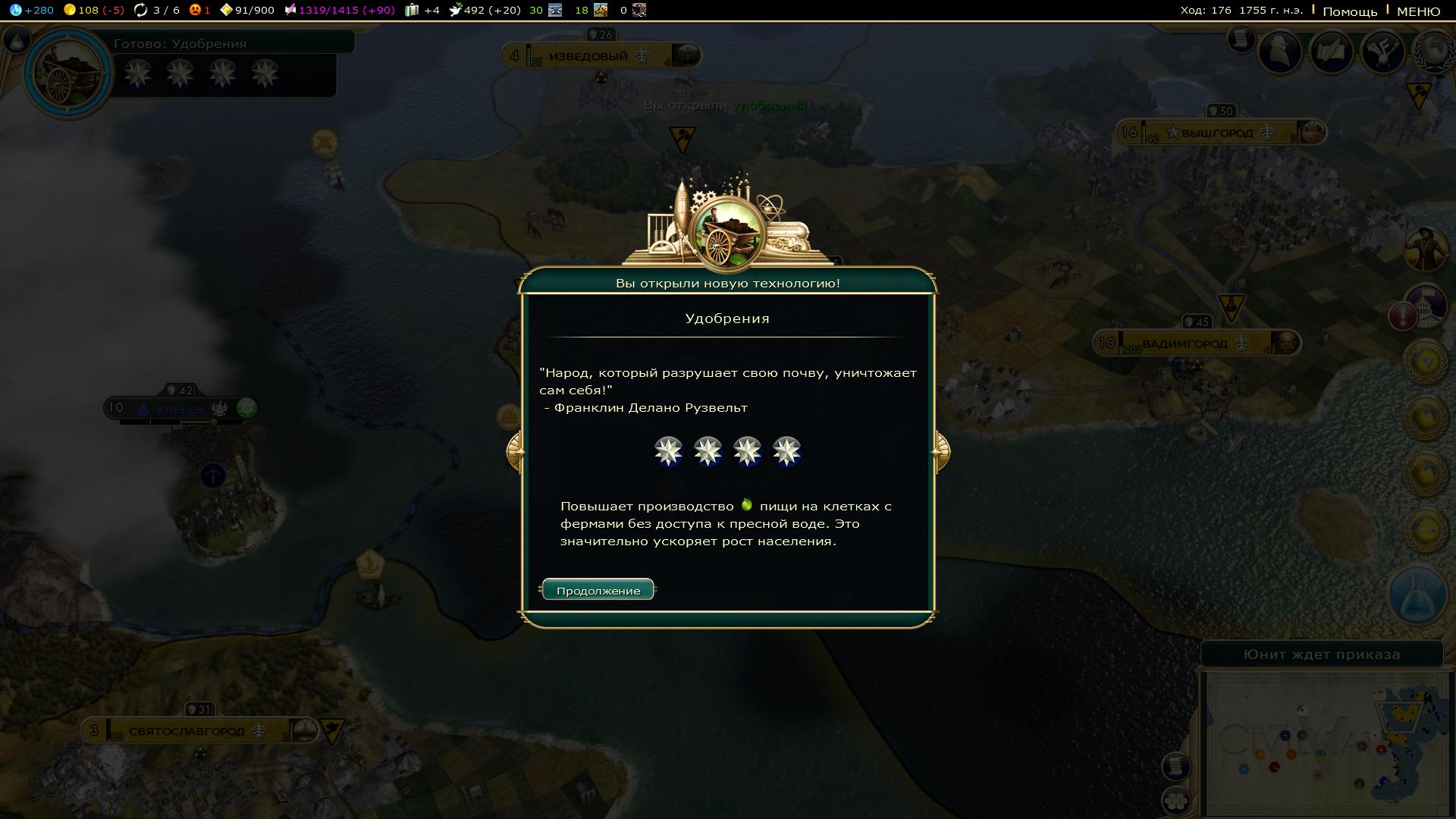Open the research cart portrait icon

pos(68,72)
